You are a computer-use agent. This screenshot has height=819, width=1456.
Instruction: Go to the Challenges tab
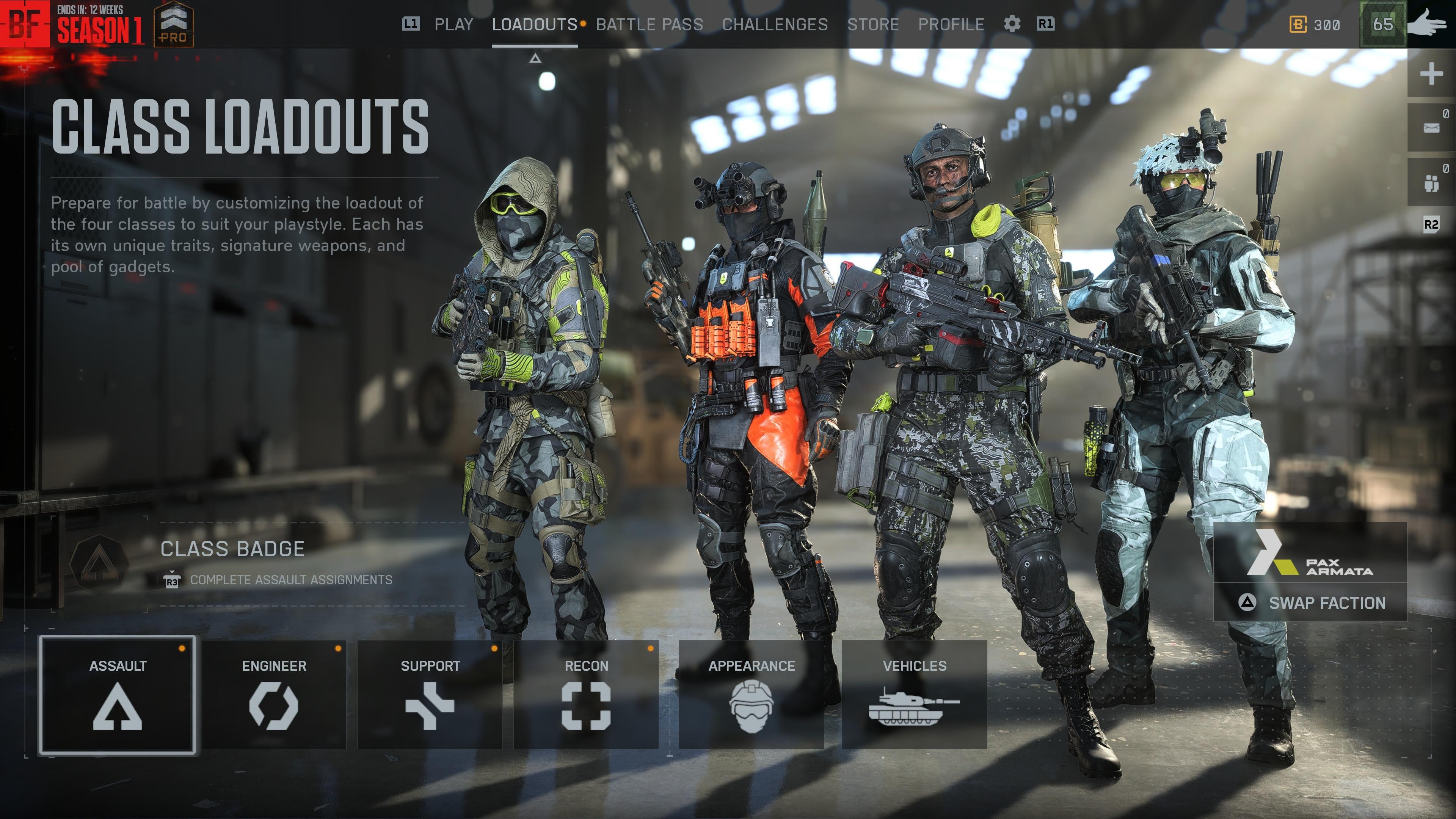tap(774, 24)
